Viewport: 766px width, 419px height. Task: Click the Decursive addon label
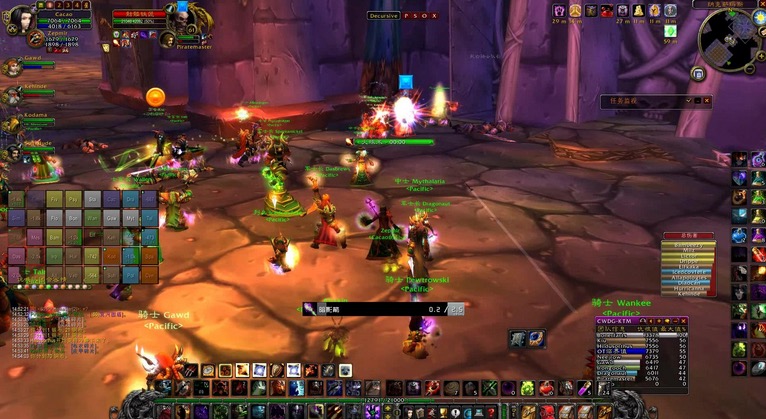click(383, 16)
